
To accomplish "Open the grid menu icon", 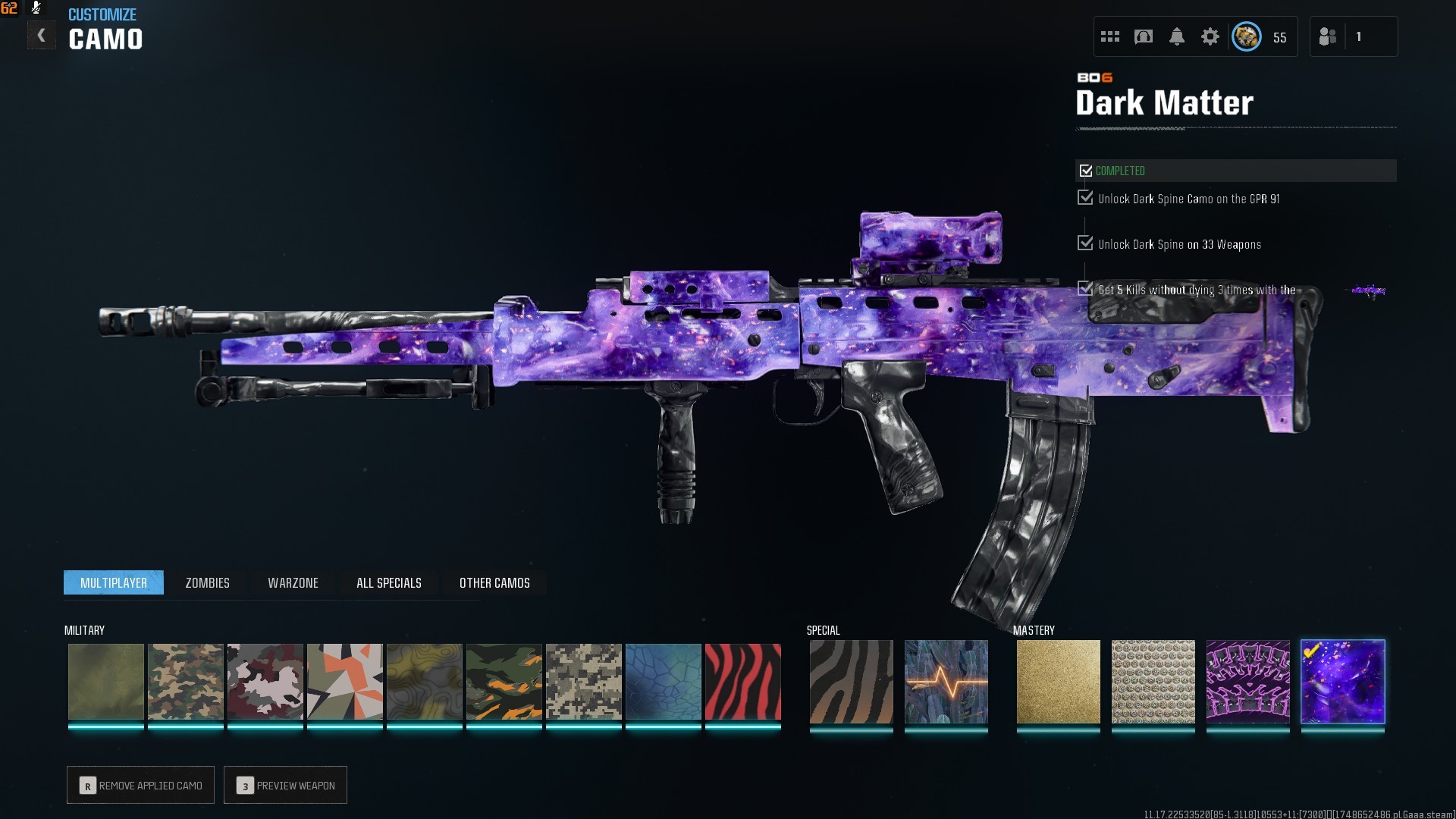I will coord(1110,36).
